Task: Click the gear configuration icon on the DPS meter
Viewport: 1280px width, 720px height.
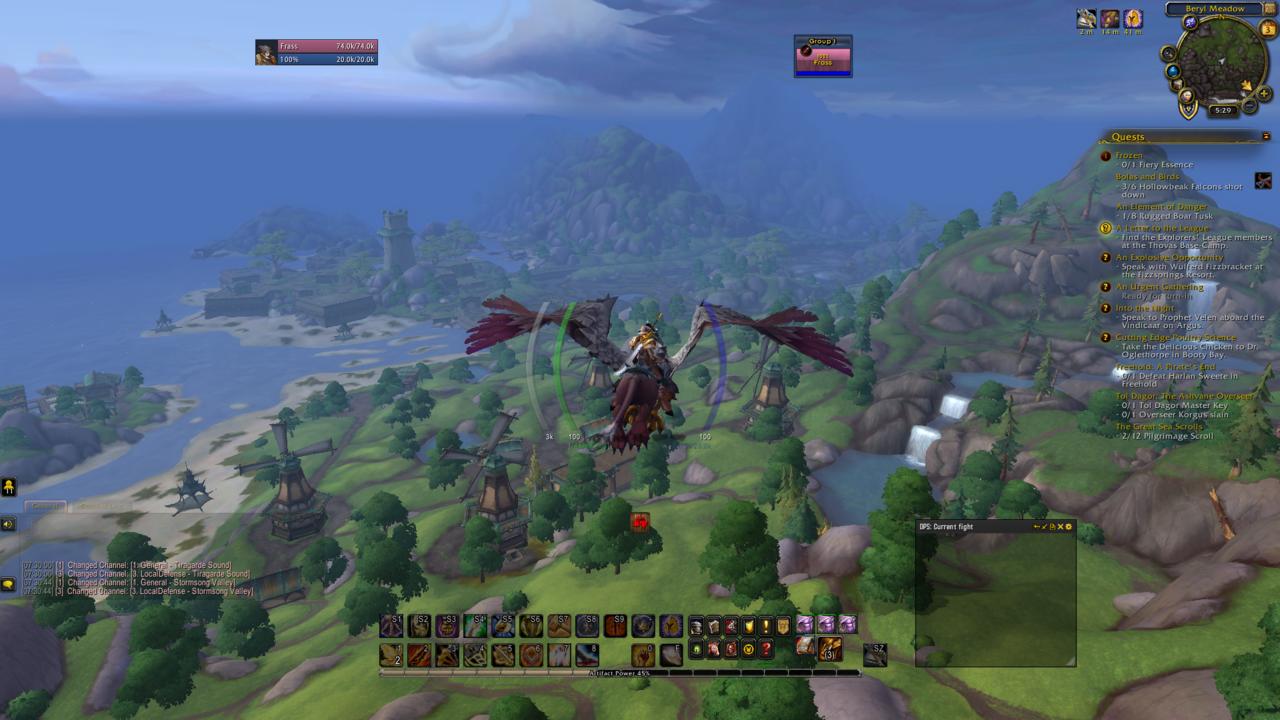Action: click(1069, 526)
